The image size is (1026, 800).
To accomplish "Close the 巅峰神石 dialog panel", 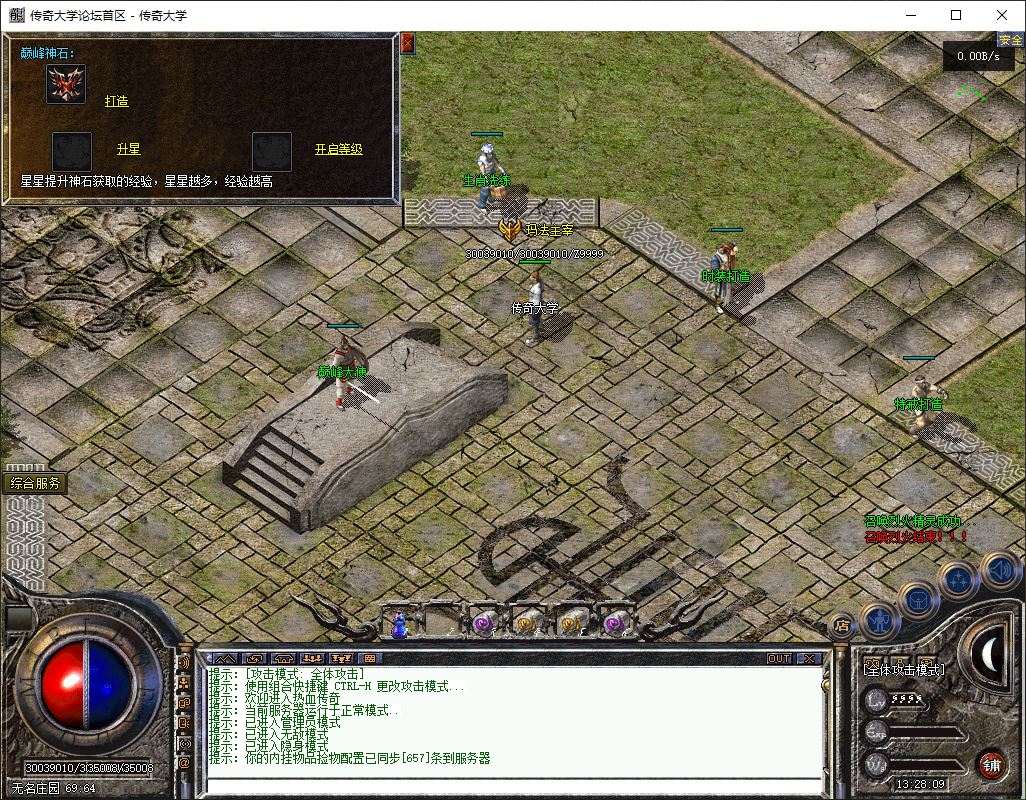I will (x=407, y=43).
